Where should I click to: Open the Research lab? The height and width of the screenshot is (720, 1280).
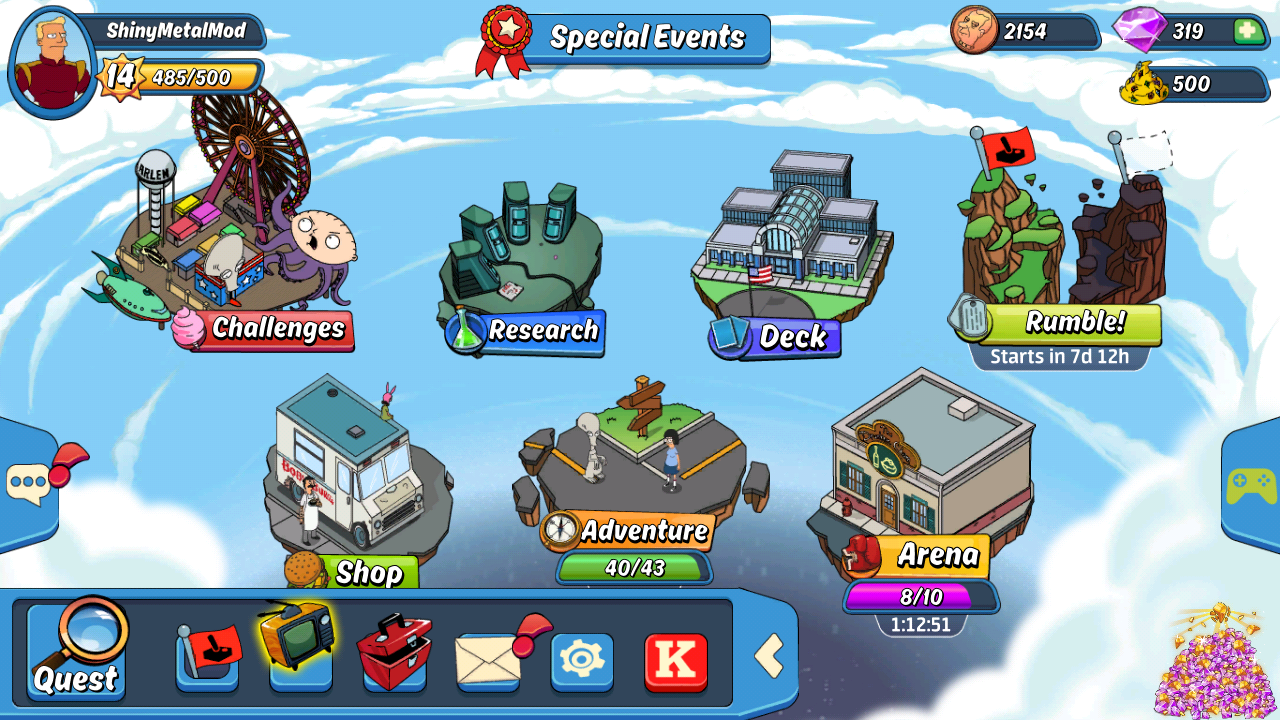[522, 260]
